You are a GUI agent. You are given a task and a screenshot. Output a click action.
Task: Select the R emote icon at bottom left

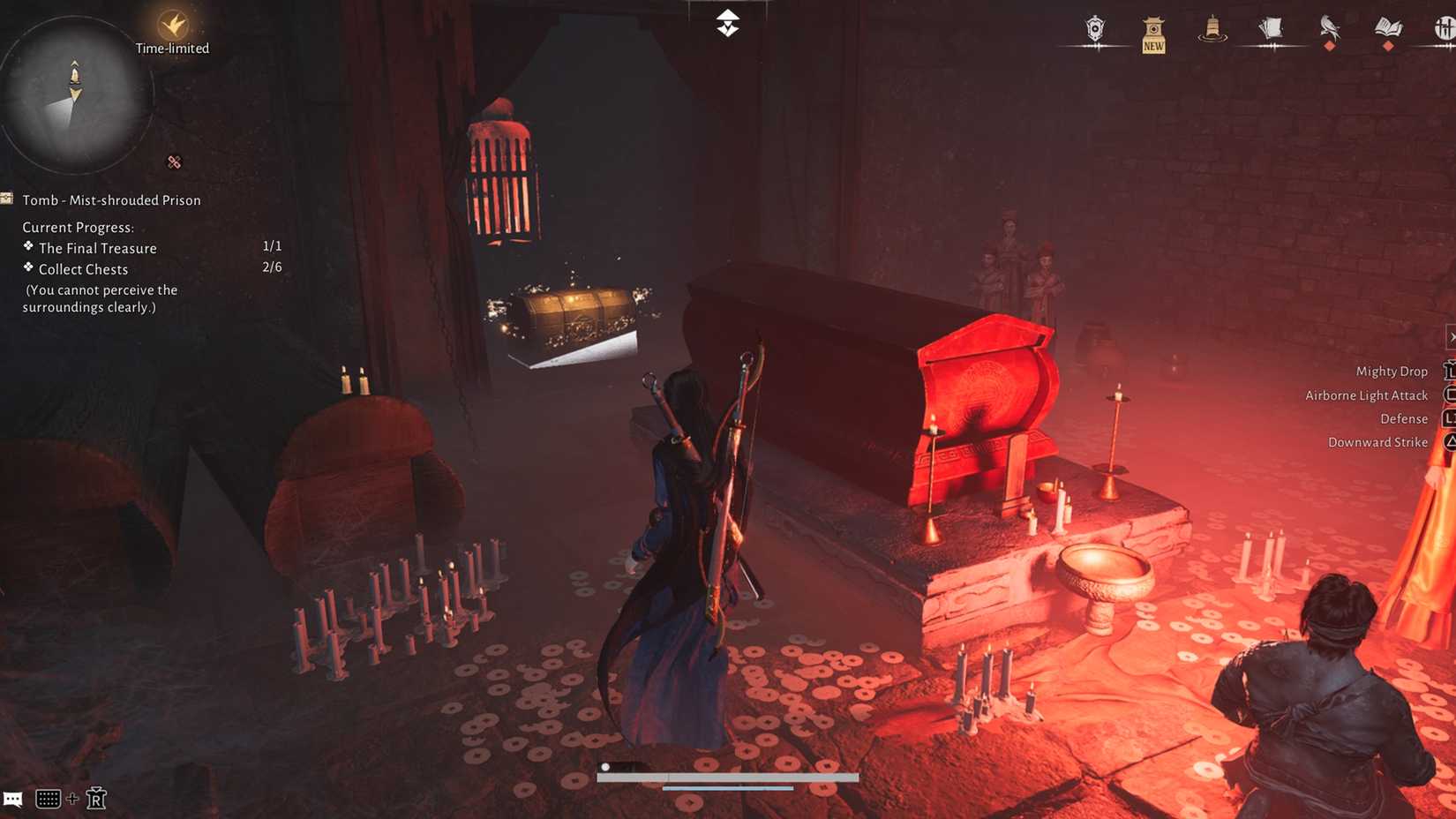click(x=97, y=799)
